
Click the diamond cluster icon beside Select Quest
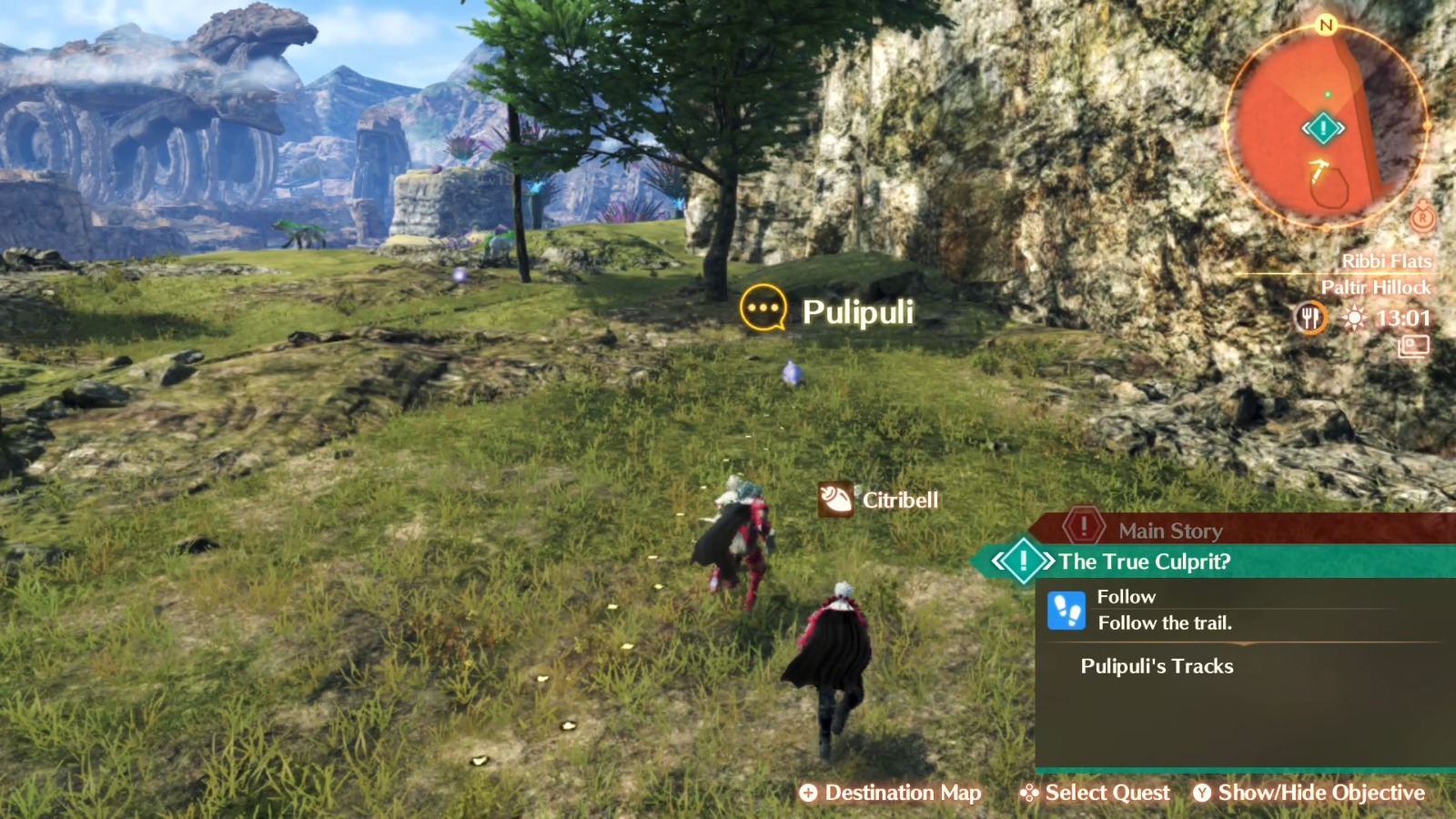click(1029, 793)
